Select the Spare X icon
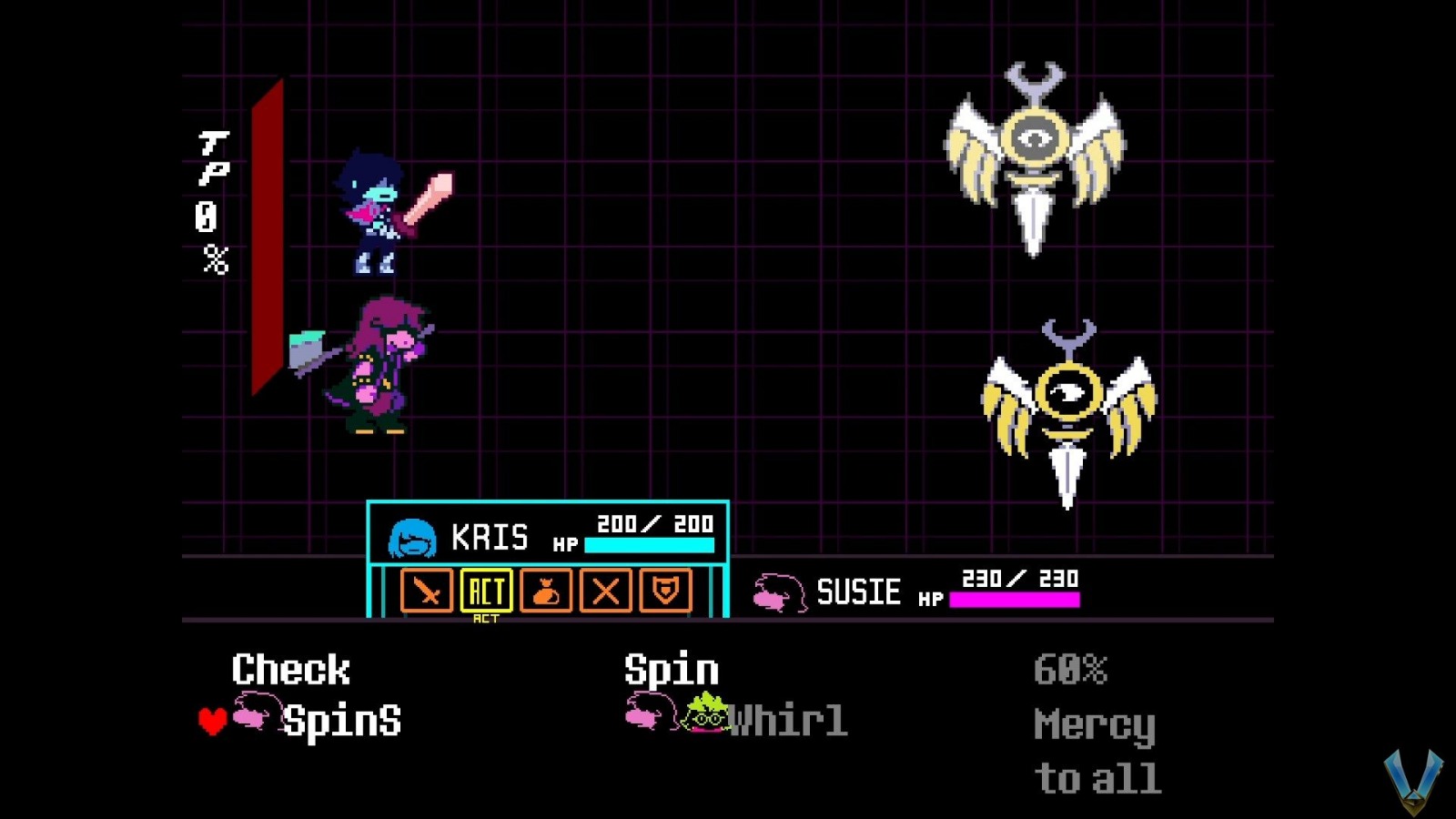The height and width of the screenshot is (819, 1456). tap(608, 592)
